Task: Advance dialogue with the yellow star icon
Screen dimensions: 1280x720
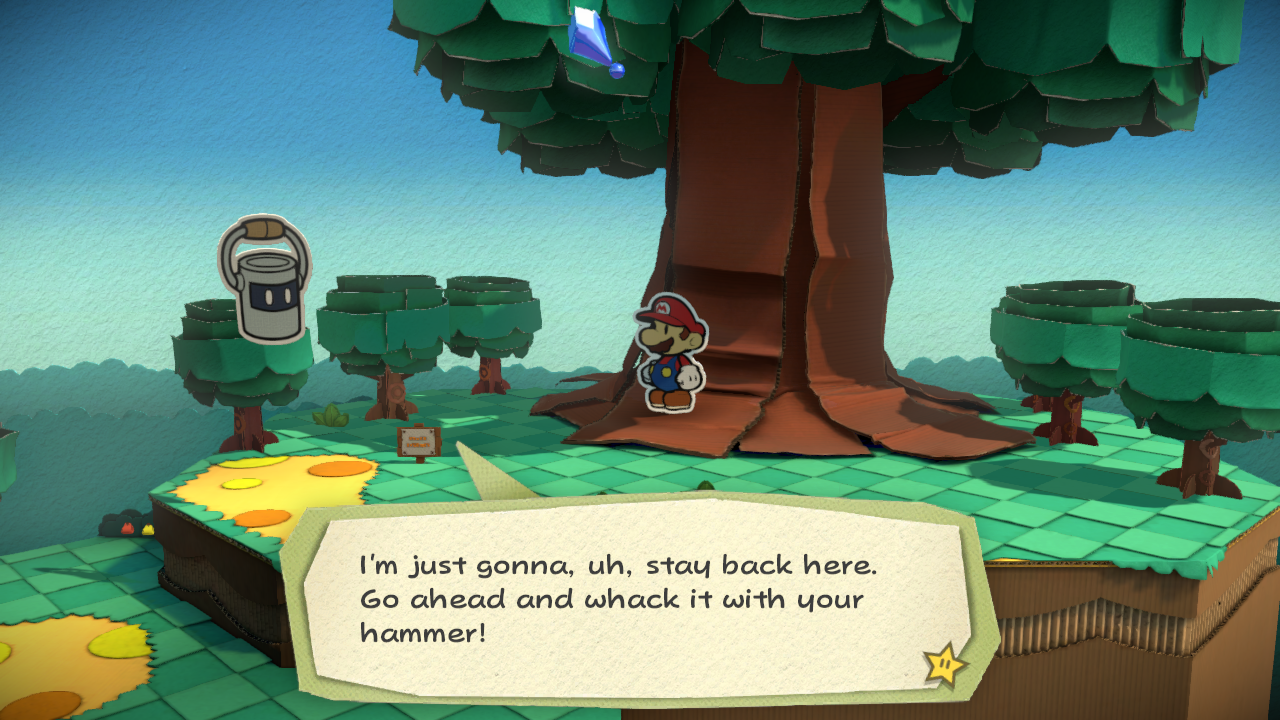Action: [945, 664]
